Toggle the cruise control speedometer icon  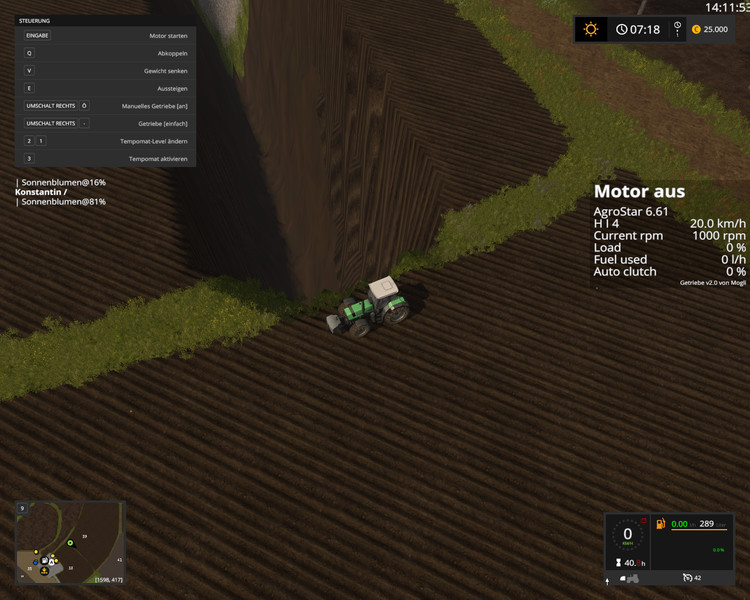688,578
